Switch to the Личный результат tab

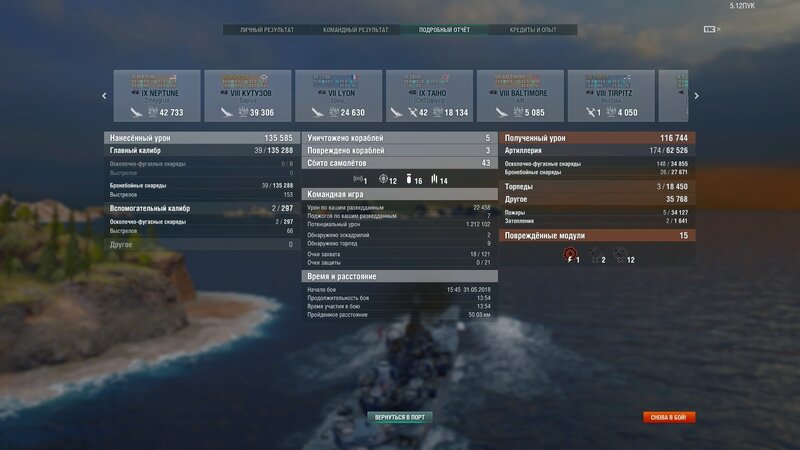pos(267,30)
